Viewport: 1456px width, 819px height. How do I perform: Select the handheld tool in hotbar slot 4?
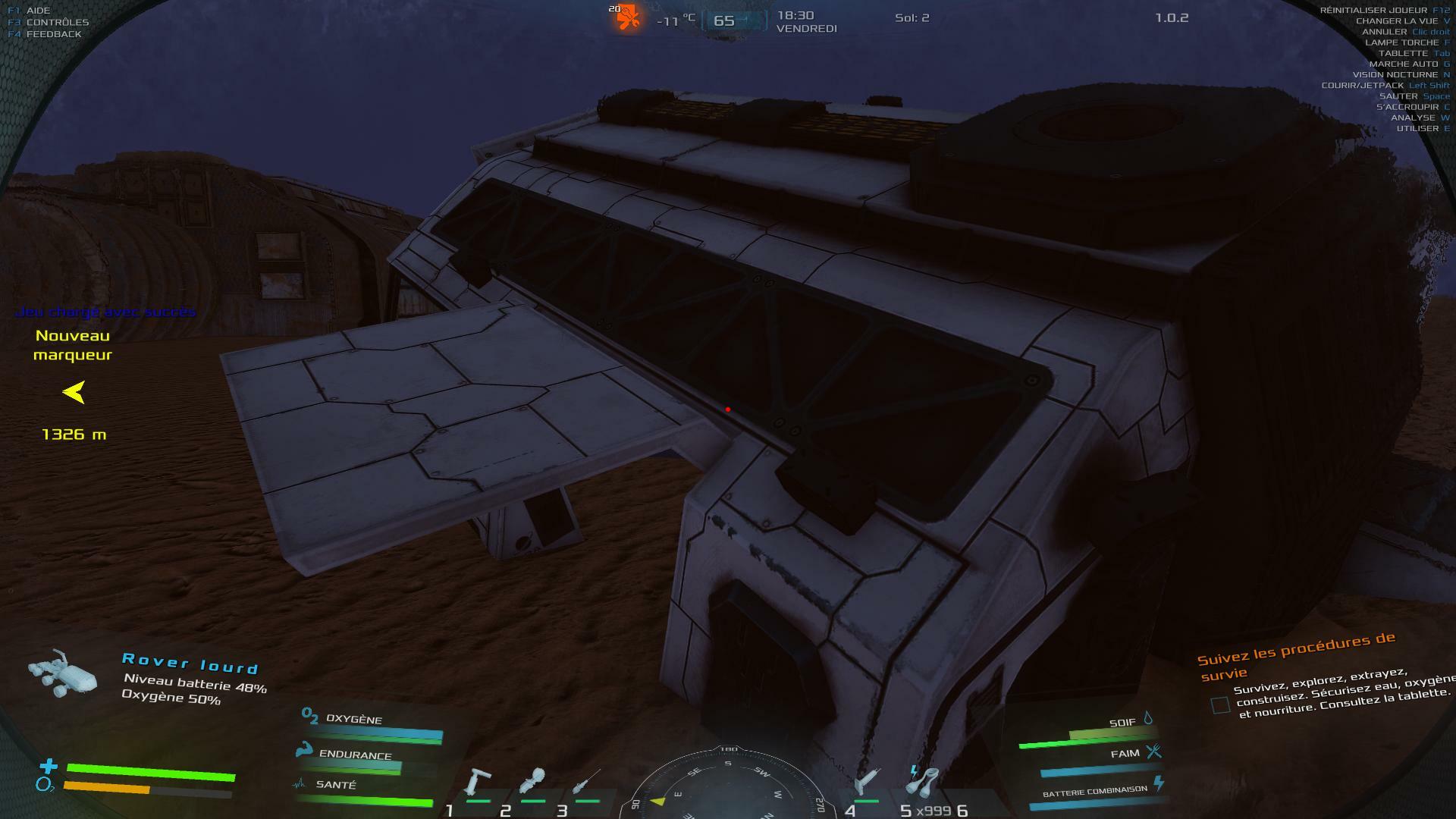pos(867,782)
